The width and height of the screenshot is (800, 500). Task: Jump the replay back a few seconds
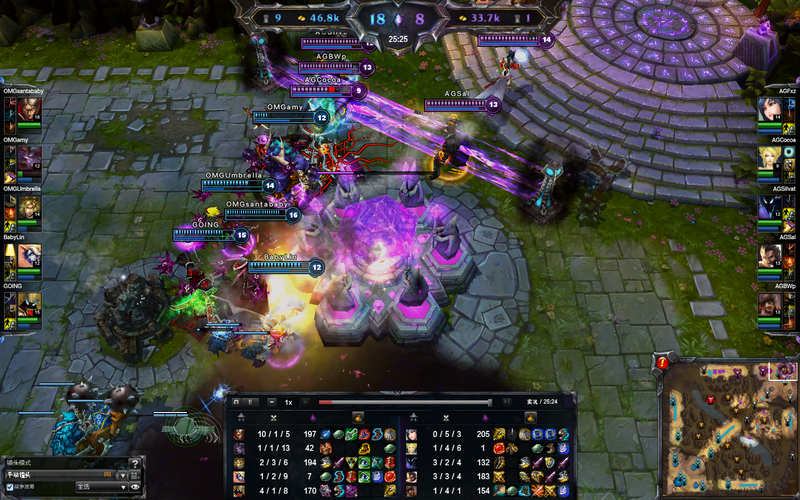[236, 402]
